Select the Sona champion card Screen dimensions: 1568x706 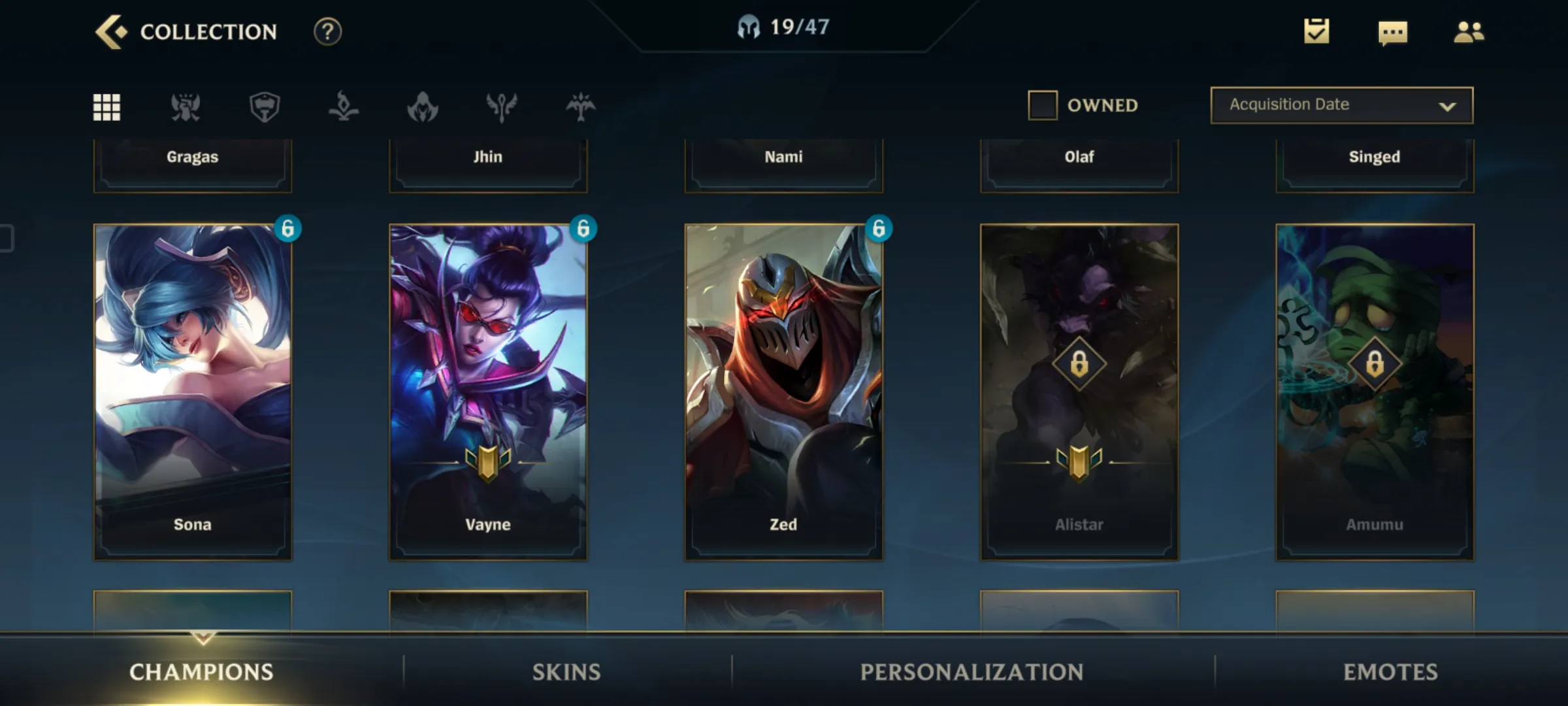point(193,392)
